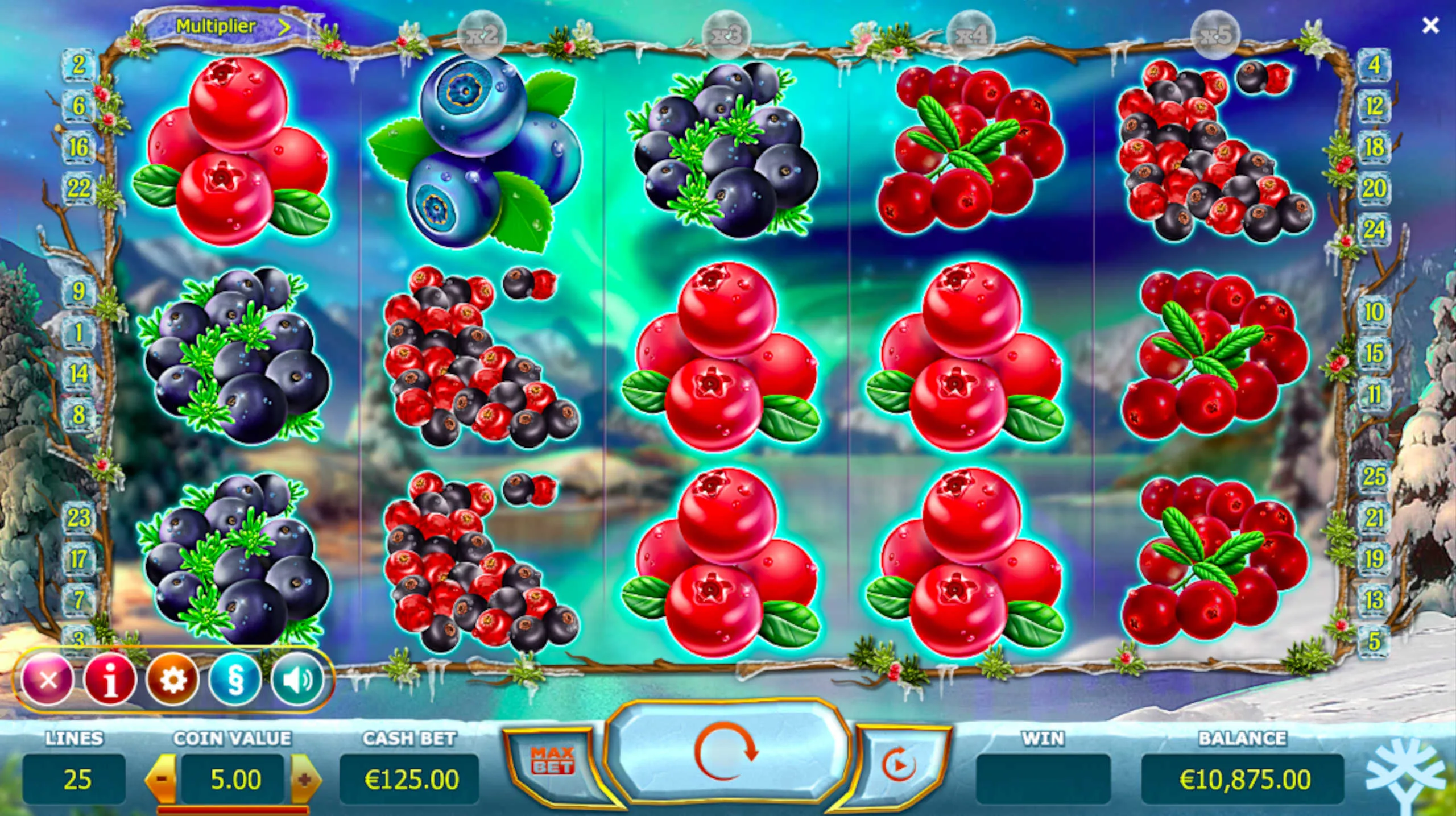Open settings via the orange gear icon
1456x816 pixels.
(172, 680)
